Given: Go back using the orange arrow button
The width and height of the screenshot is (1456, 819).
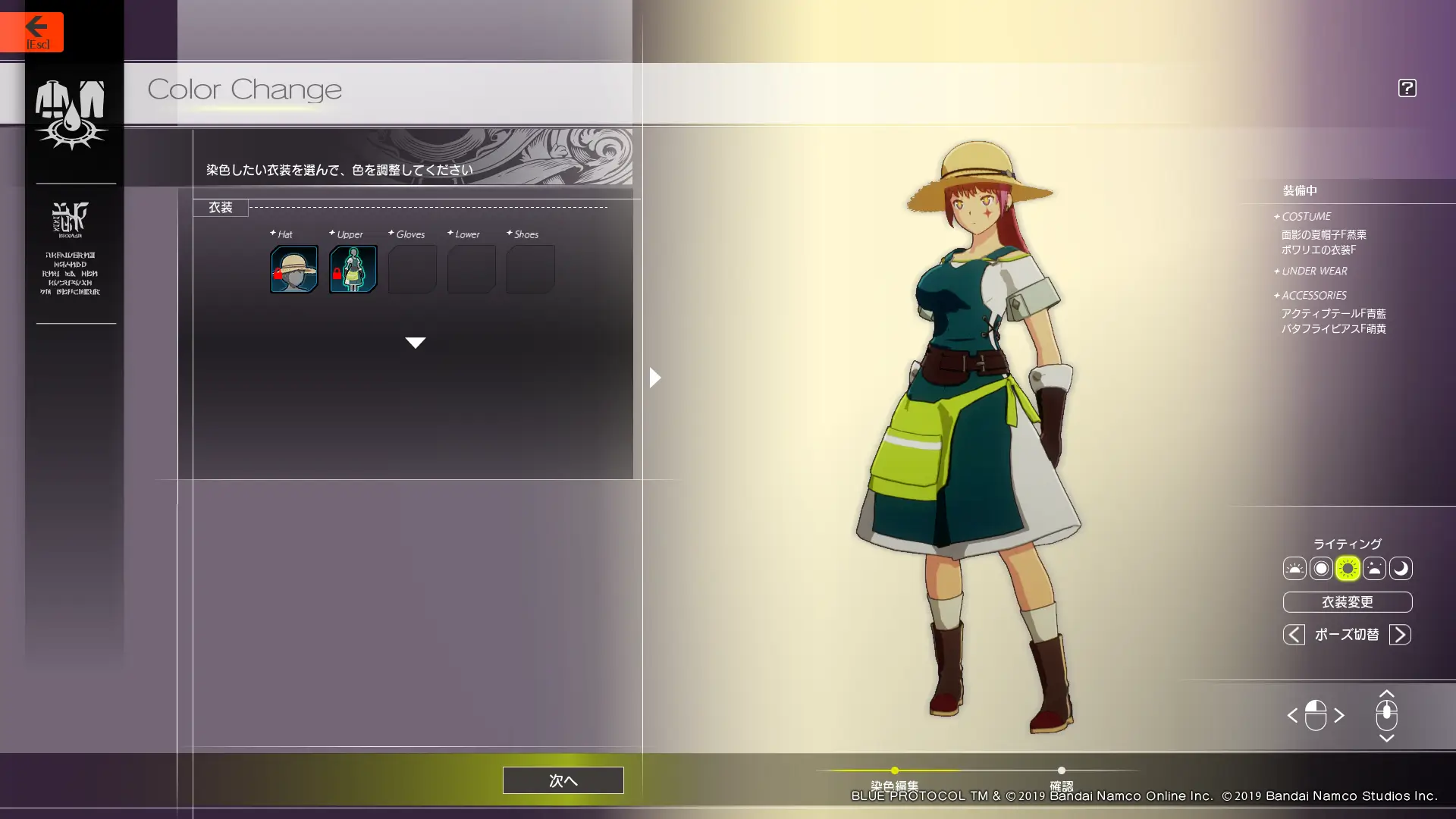Looking at the screenshot, I should click(x=32, y=32).
